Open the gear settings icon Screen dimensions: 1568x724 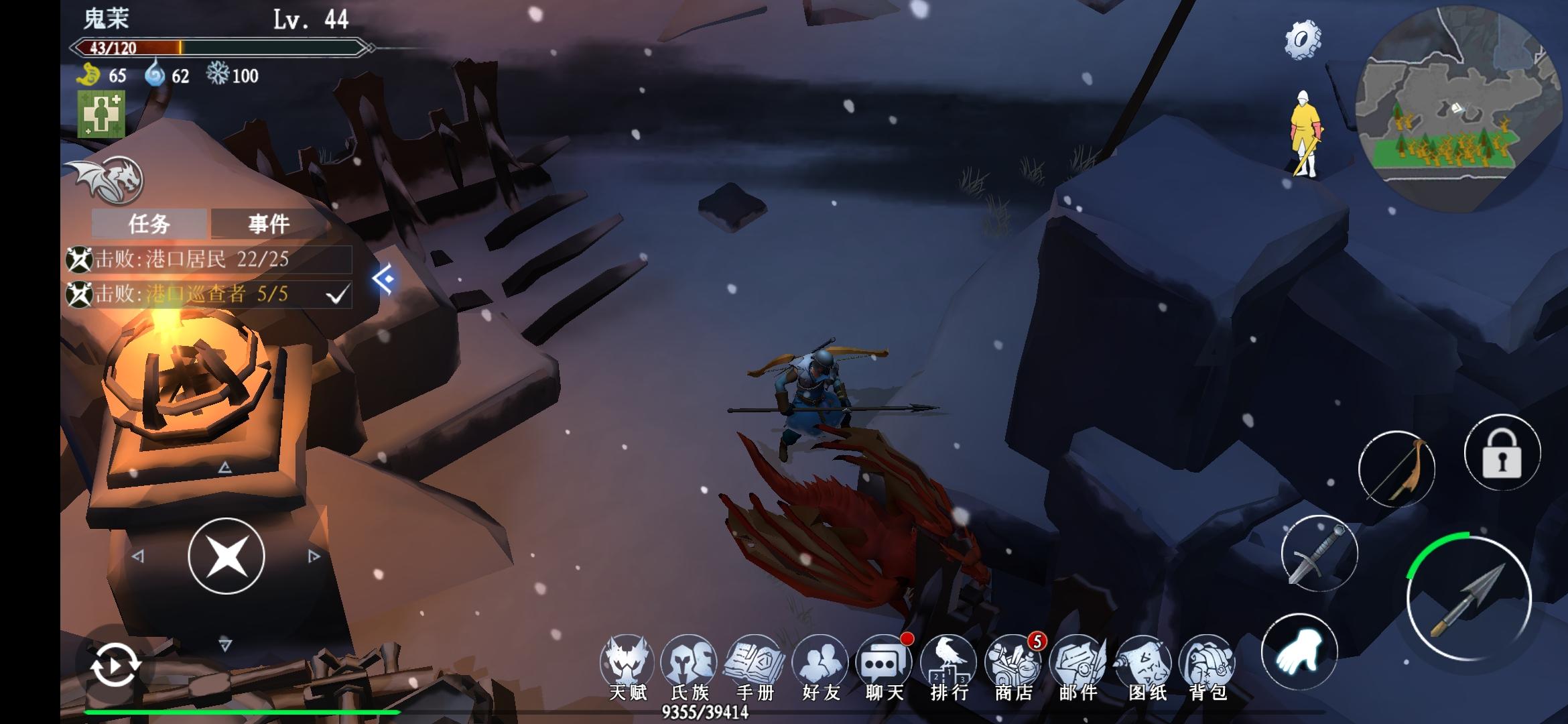(x=1302, y=40)
